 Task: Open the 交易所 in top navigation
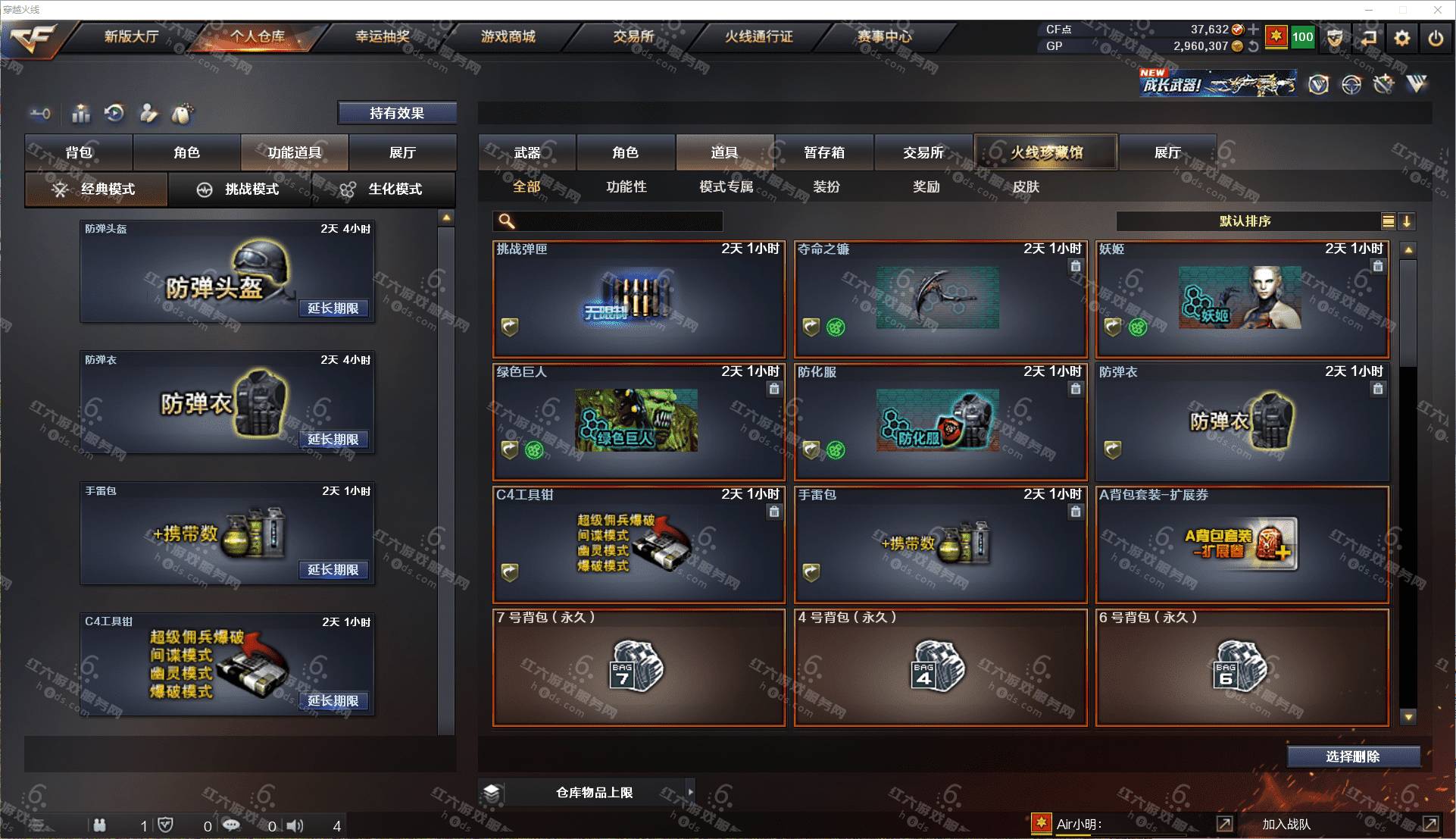633,36
